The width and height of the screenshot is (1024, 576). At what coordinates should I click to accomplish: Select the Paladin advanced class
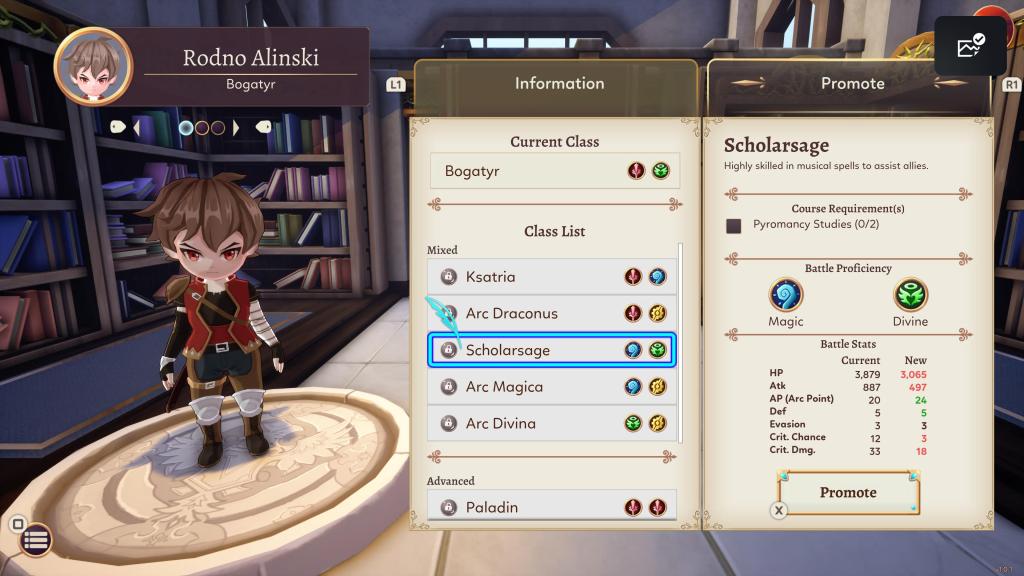pyautogui.click(x=552, y=507)
